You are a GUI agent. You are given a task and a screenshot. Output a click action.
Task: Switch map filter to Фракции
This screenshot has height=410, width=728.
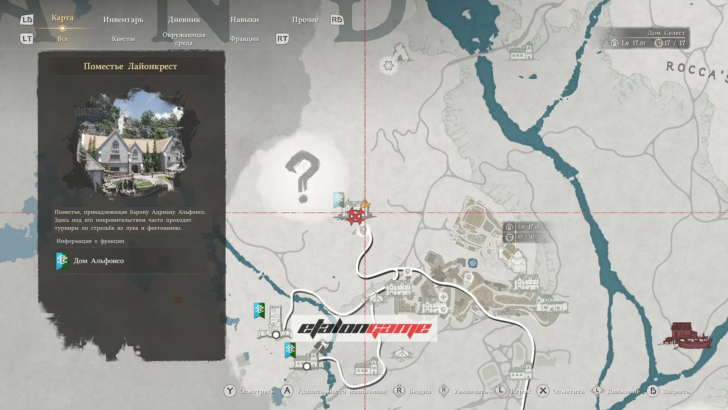tap(244, 38)
